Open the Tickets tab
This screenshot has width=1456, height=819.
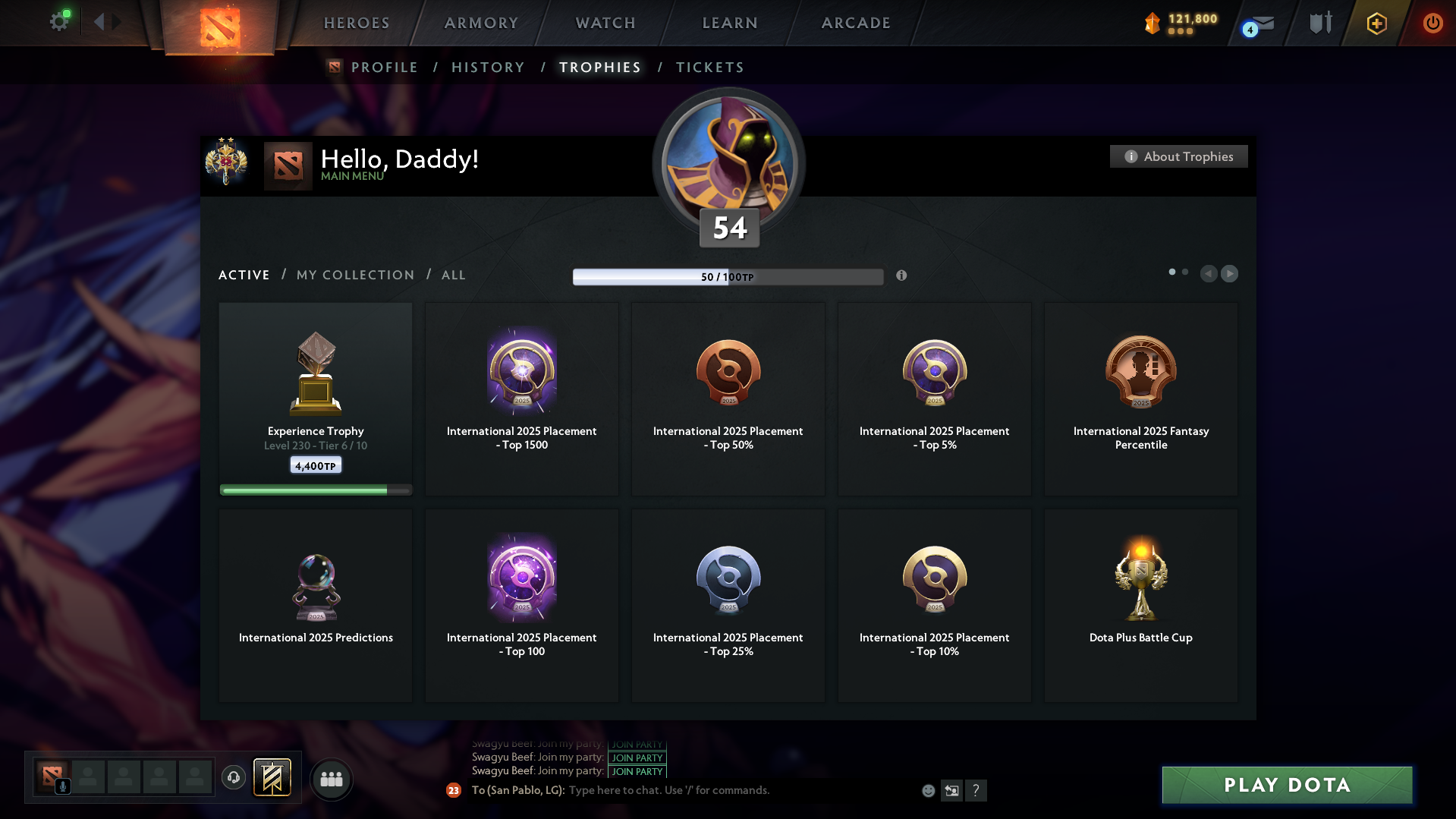(x=709, y=68)
